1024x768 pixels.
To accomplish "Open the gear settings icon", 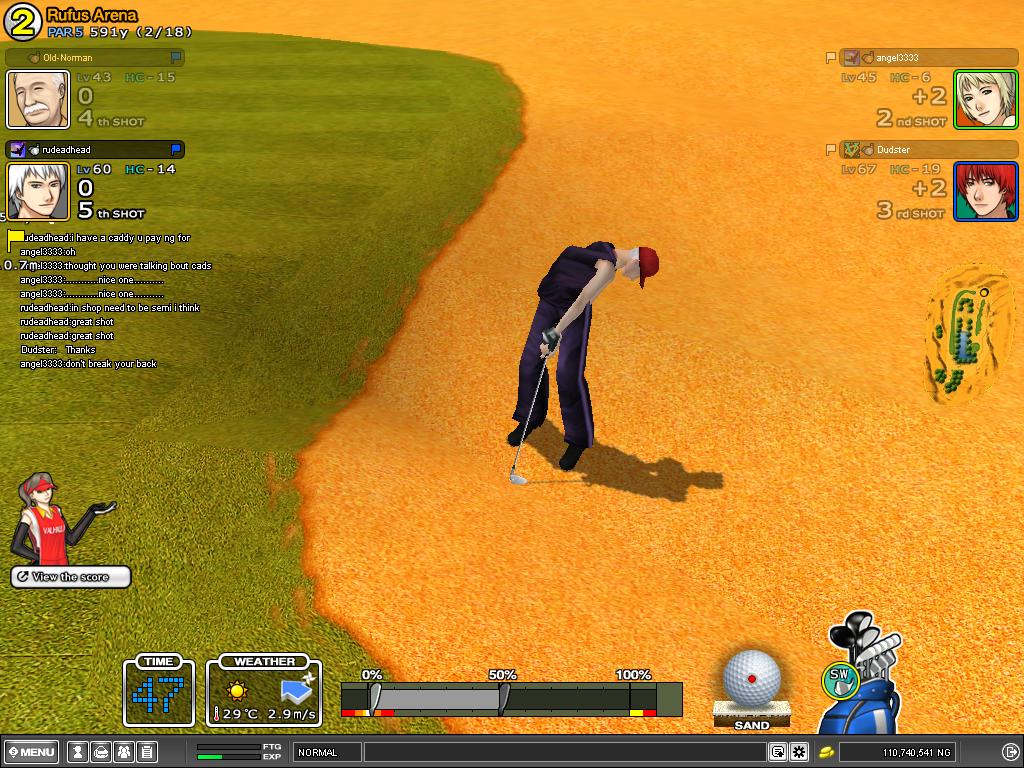I will click(x=799, y=752).
